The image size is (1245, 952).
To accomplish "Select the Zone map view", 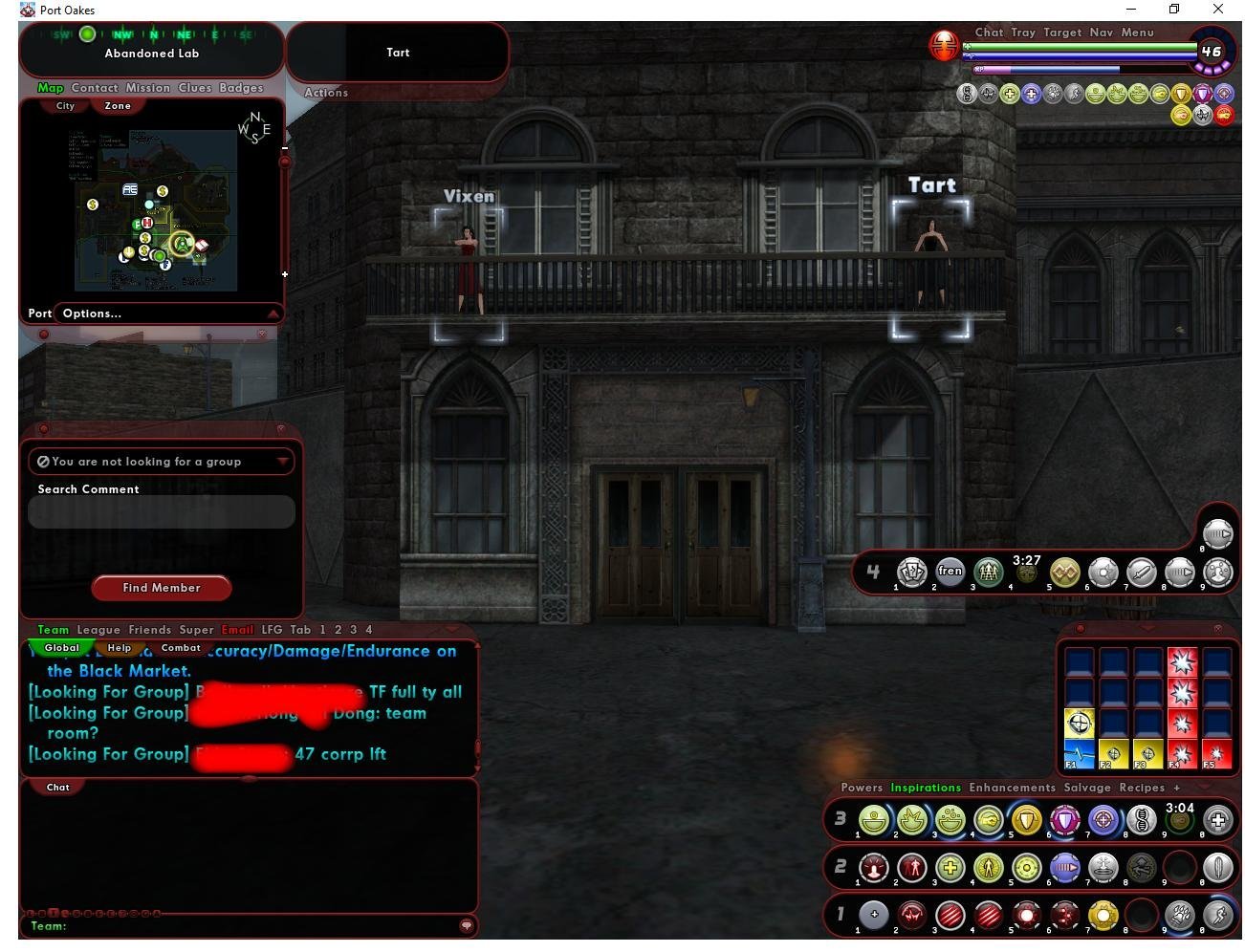I will pos(118,106).
